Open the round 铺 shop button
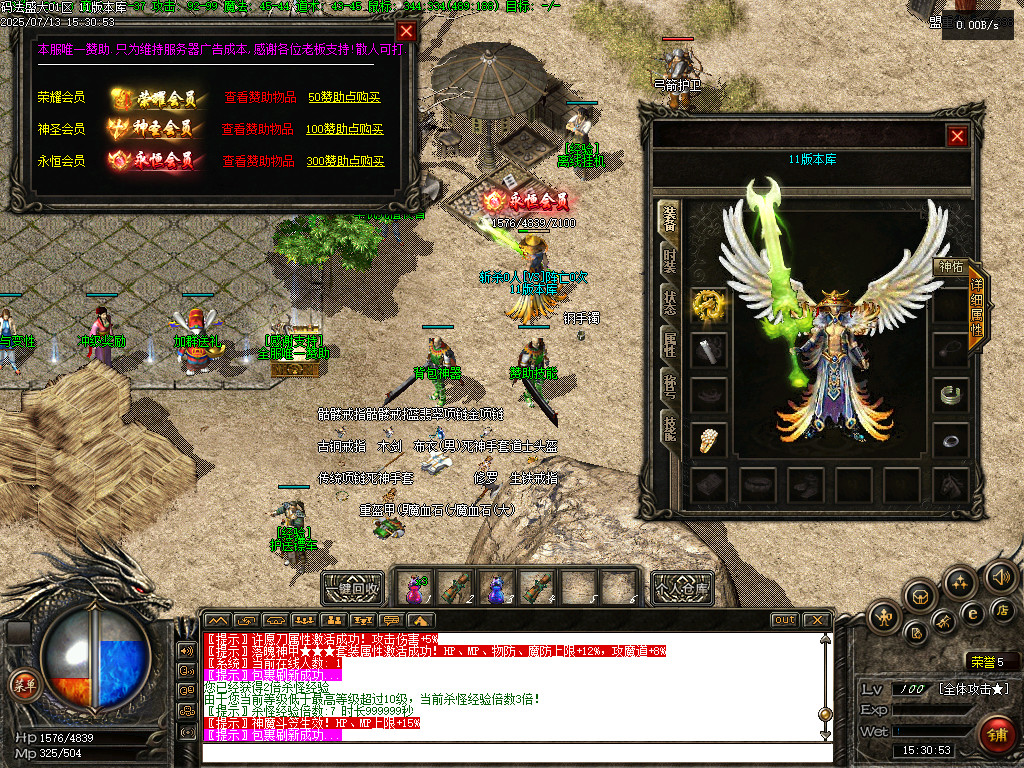 [994, 734]
